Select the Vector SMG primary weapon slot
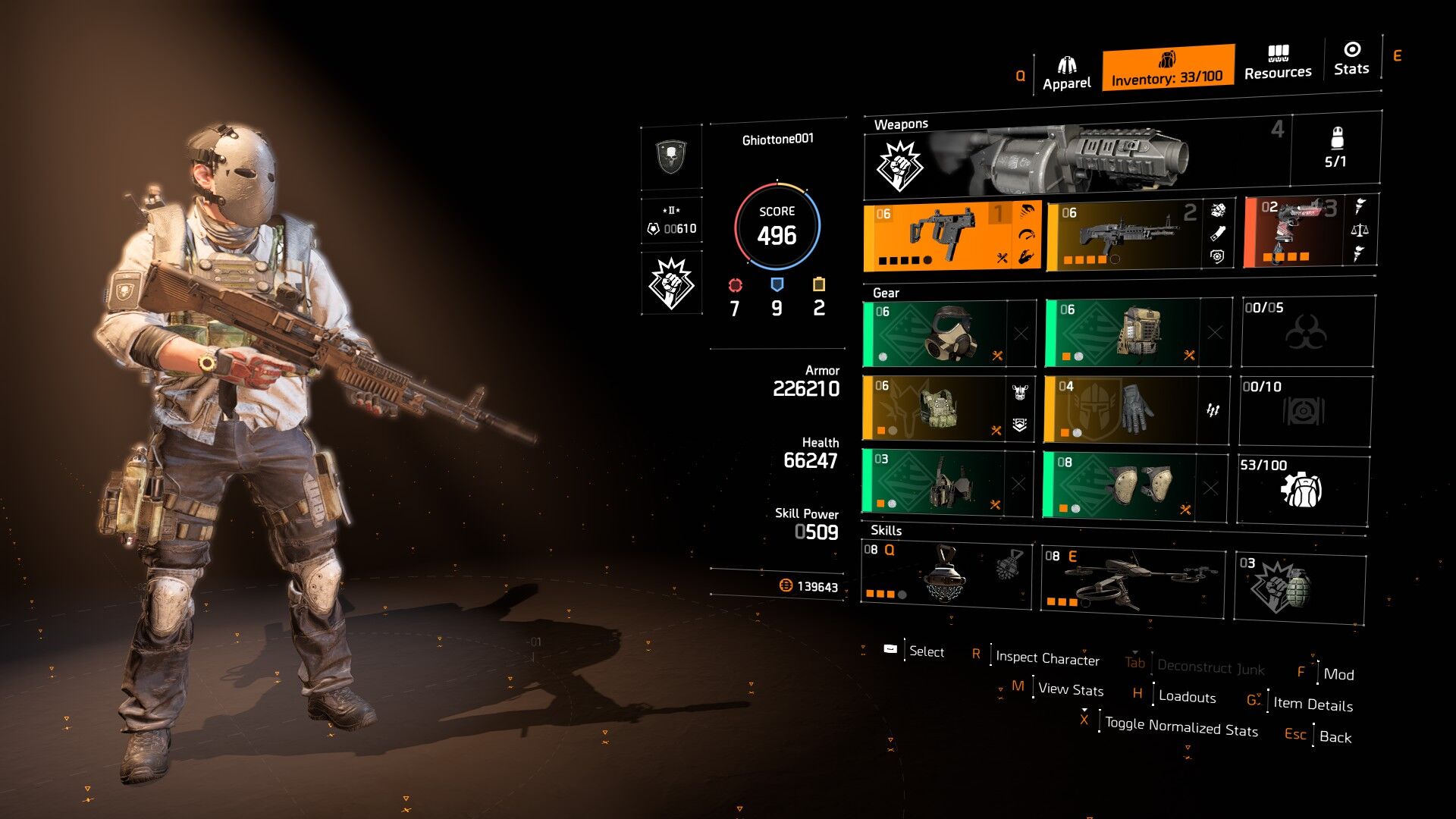The width and height of the screenshot is (1456, 819). 952,237
